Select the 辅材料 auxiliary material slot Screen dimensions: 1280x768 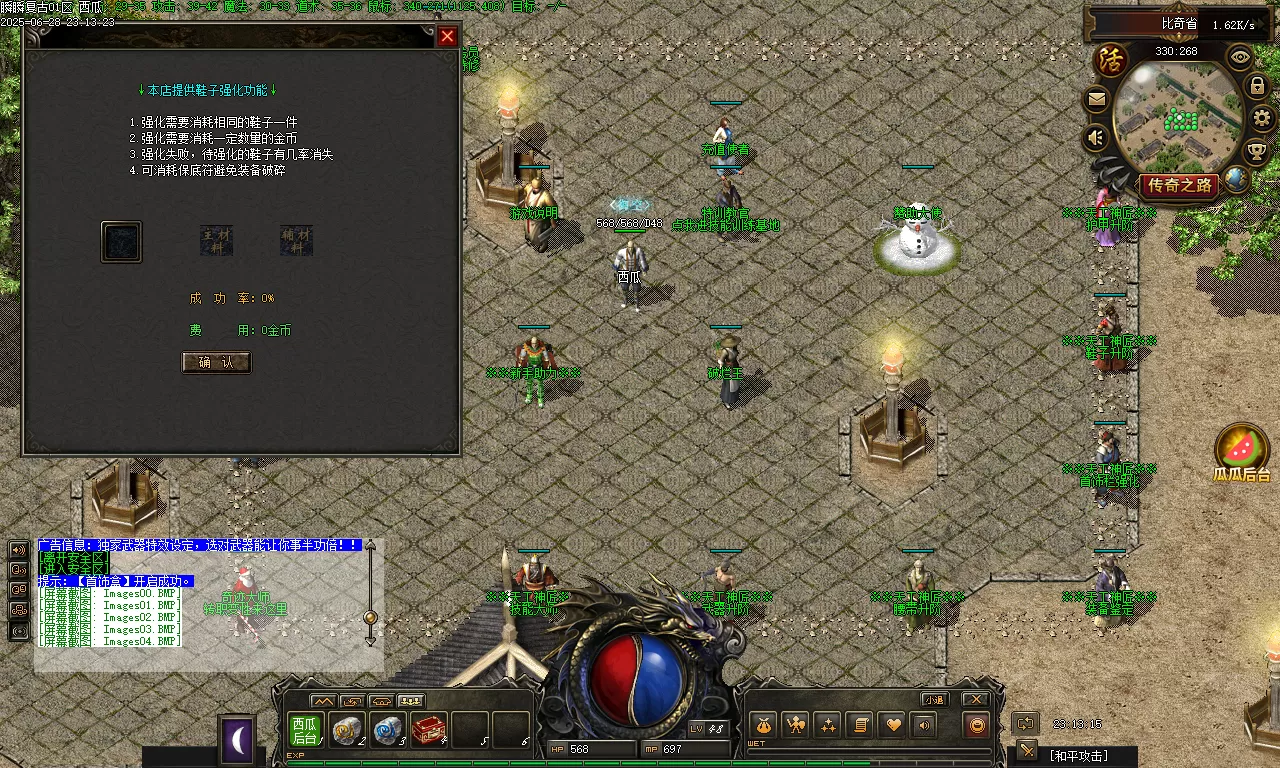pyautogui.click(x=296, y=241)
